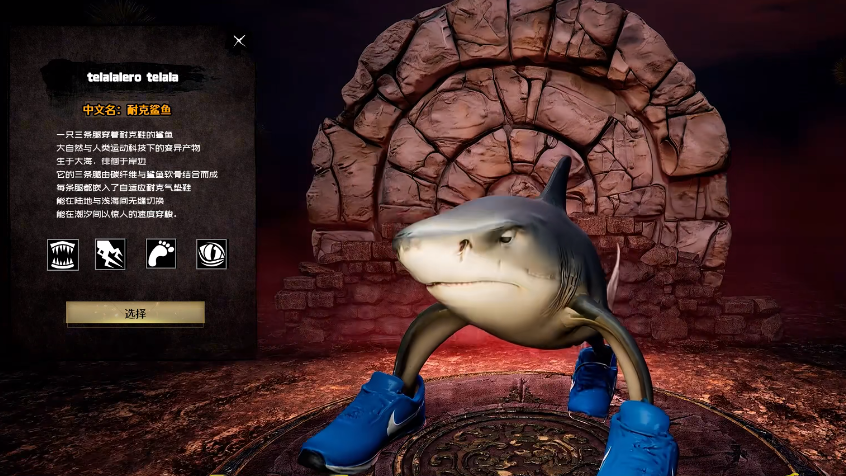Open the footprint ability icon
Screen dimensions: 846x476
160,254
